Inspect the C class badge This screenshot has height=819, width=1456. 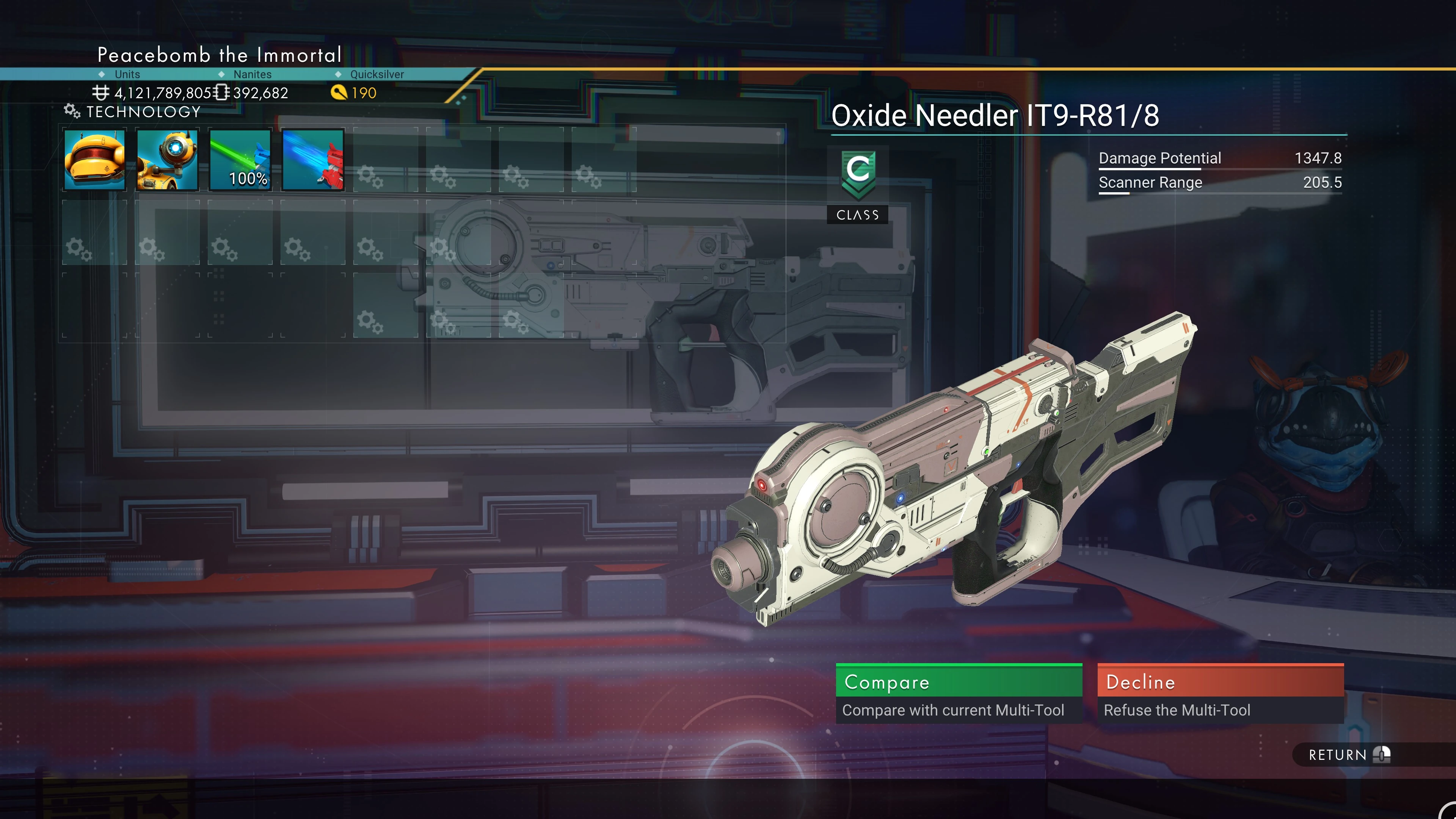tap(857, 175)
